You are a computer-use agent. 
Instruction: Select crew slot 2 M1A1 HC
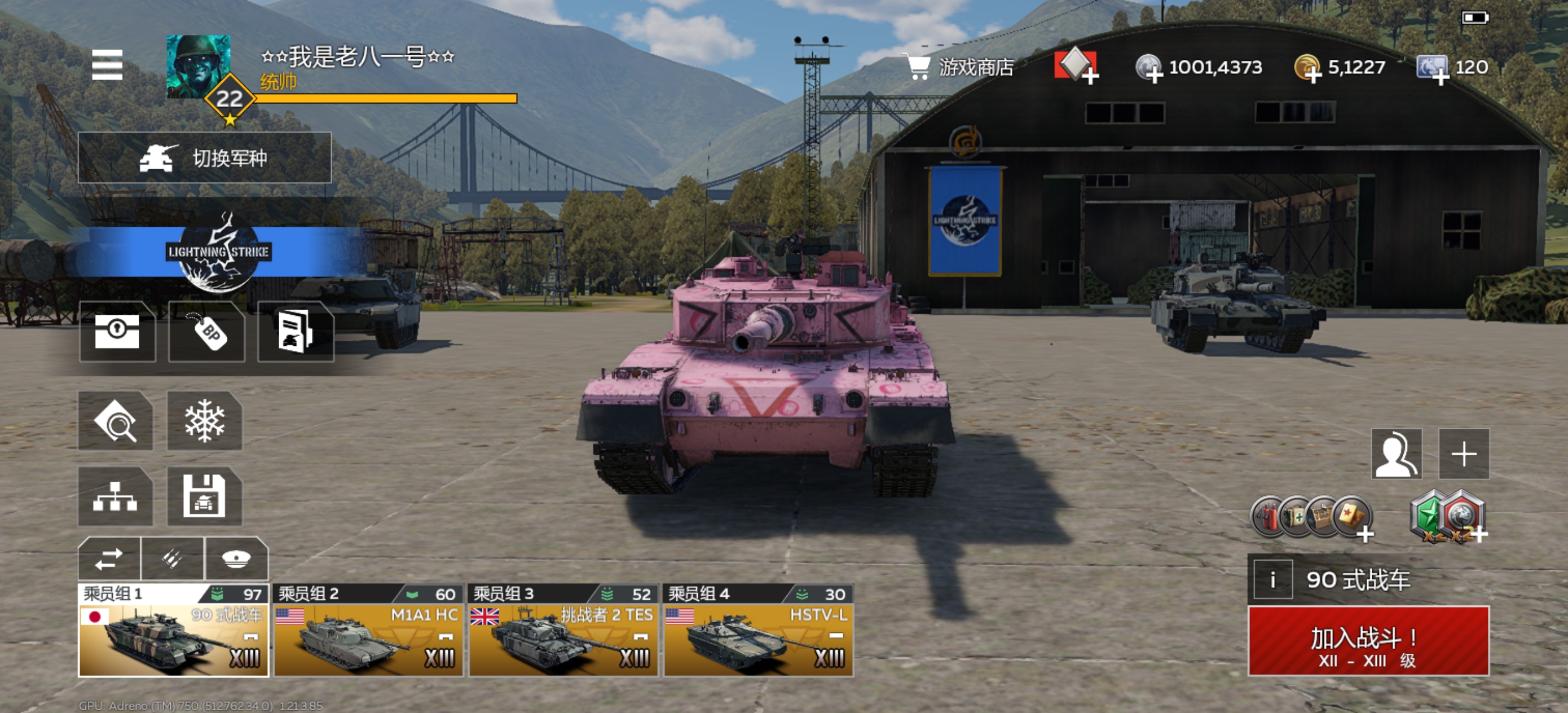click(x=368, y=631)
